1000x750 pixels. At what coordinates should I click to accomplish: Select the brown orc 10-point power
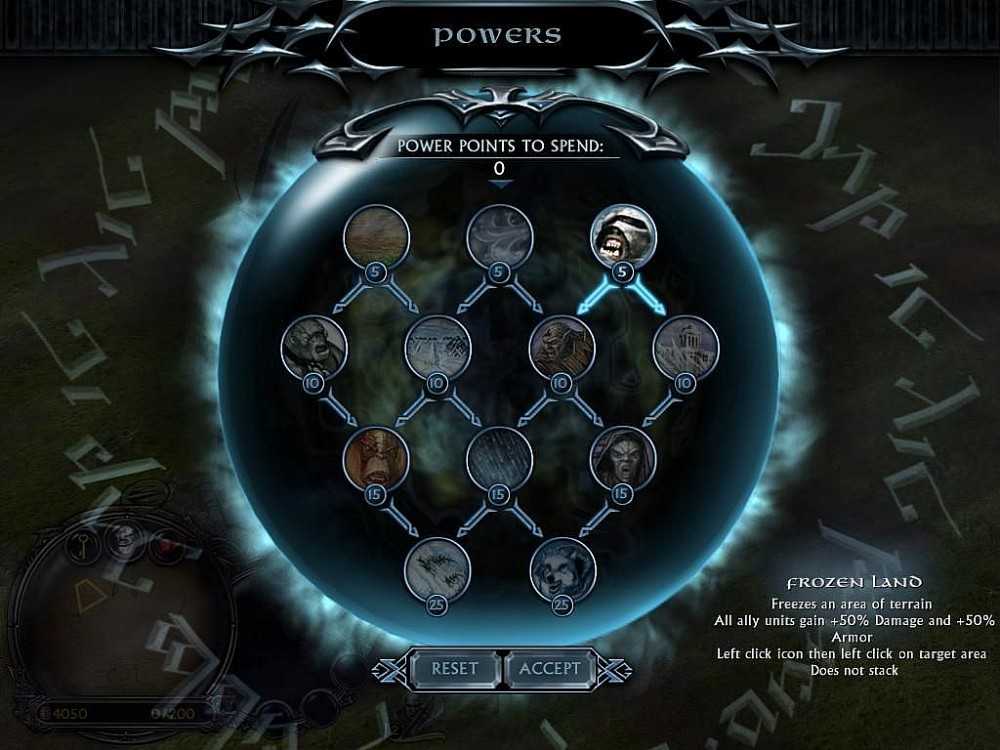pyautogui.click(x=562, y=348)
